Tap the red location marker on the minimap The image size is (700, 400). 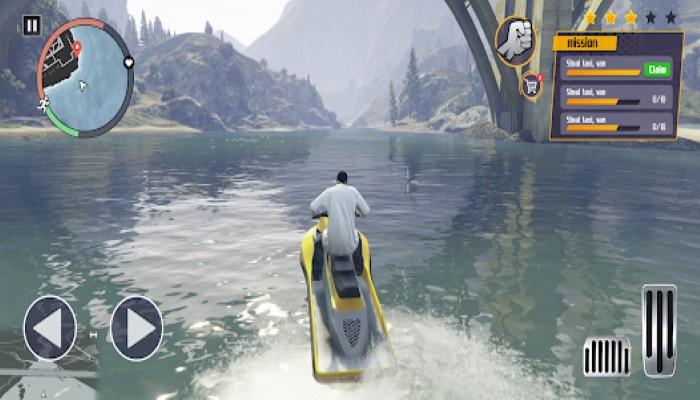click(x=76, y=47)
